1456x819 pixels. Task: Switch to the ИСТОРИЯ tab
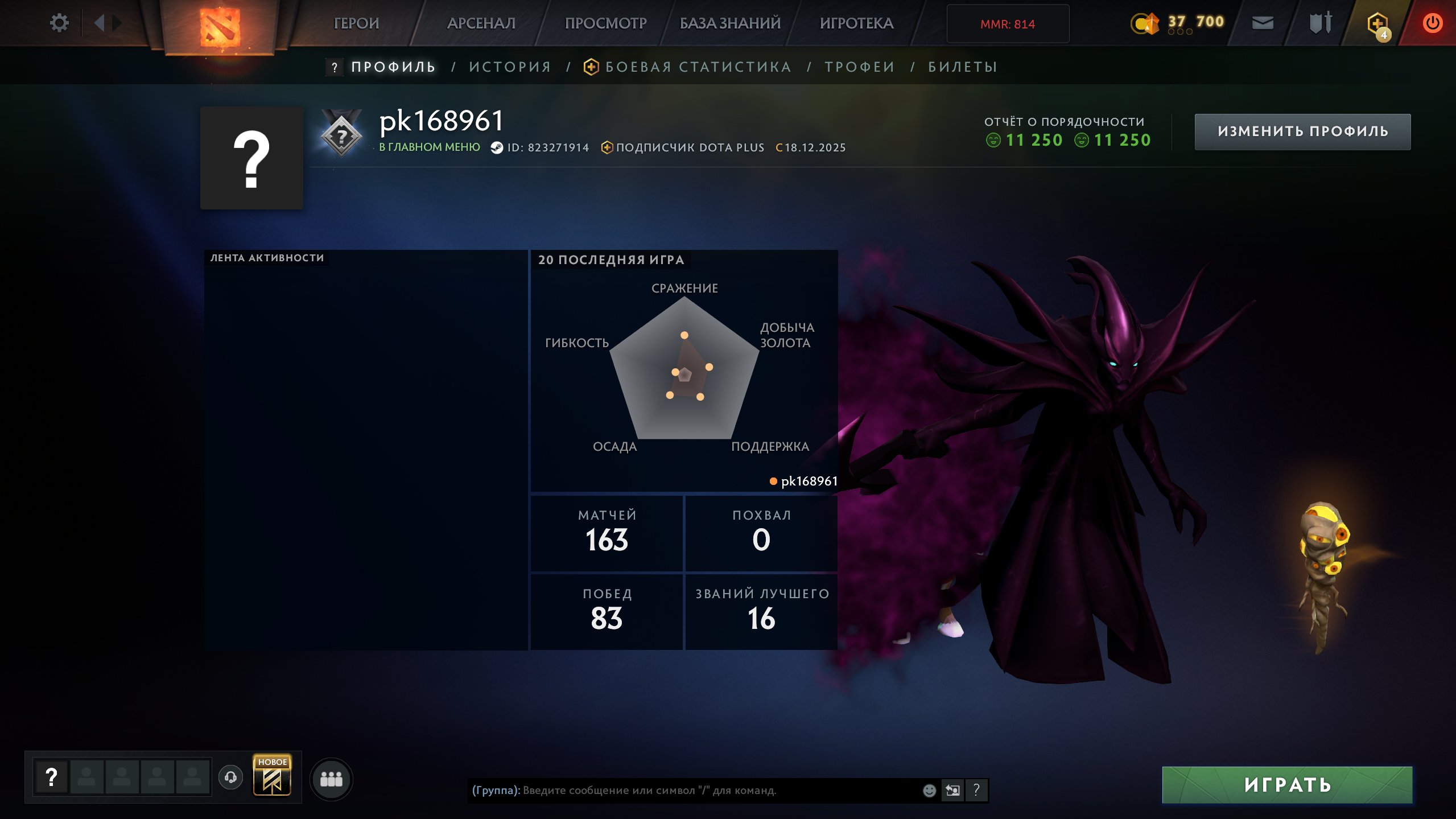click(x=509, y=67)
